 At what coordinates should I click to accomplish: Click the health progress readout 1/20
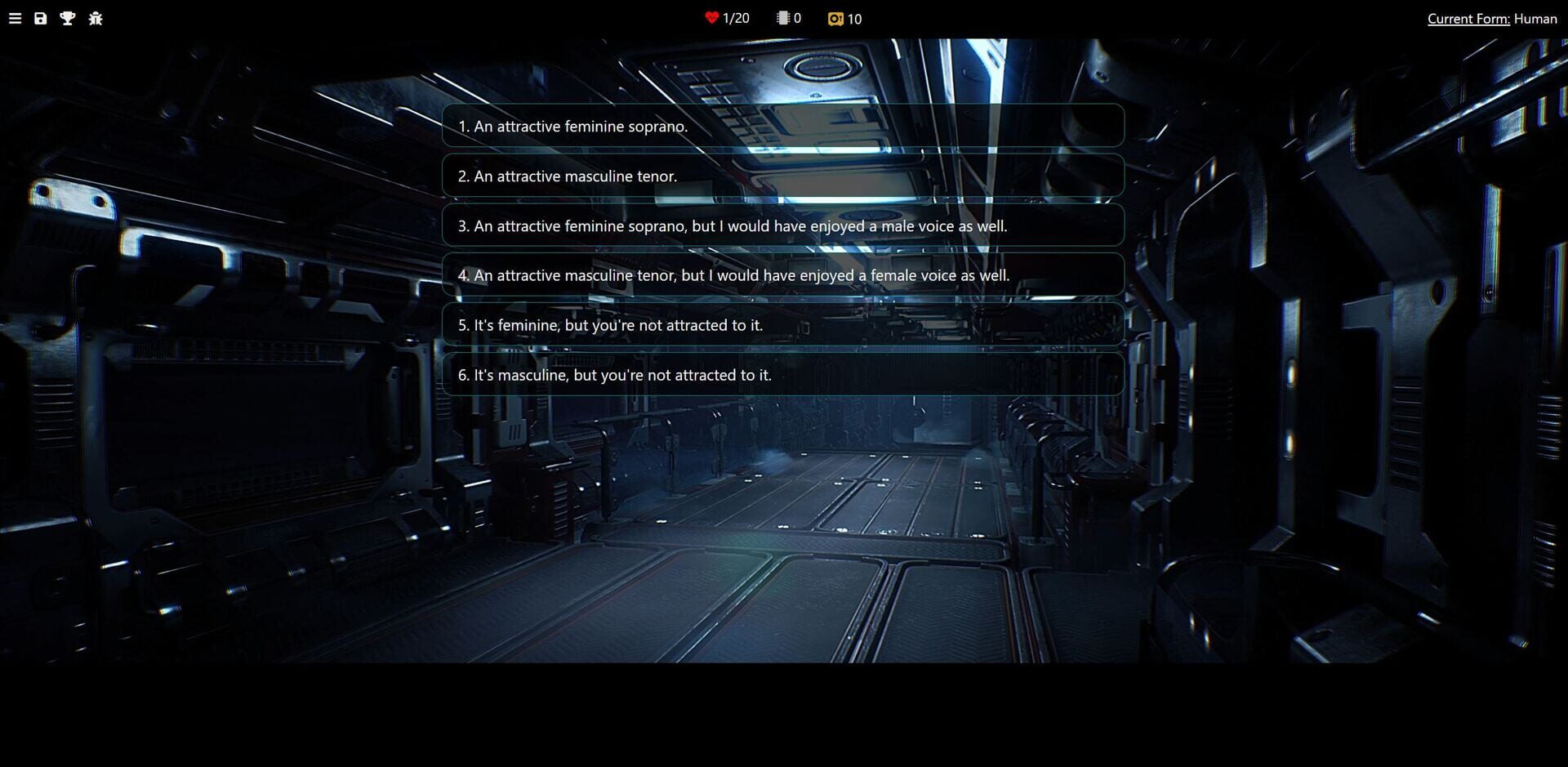[736, 17]
